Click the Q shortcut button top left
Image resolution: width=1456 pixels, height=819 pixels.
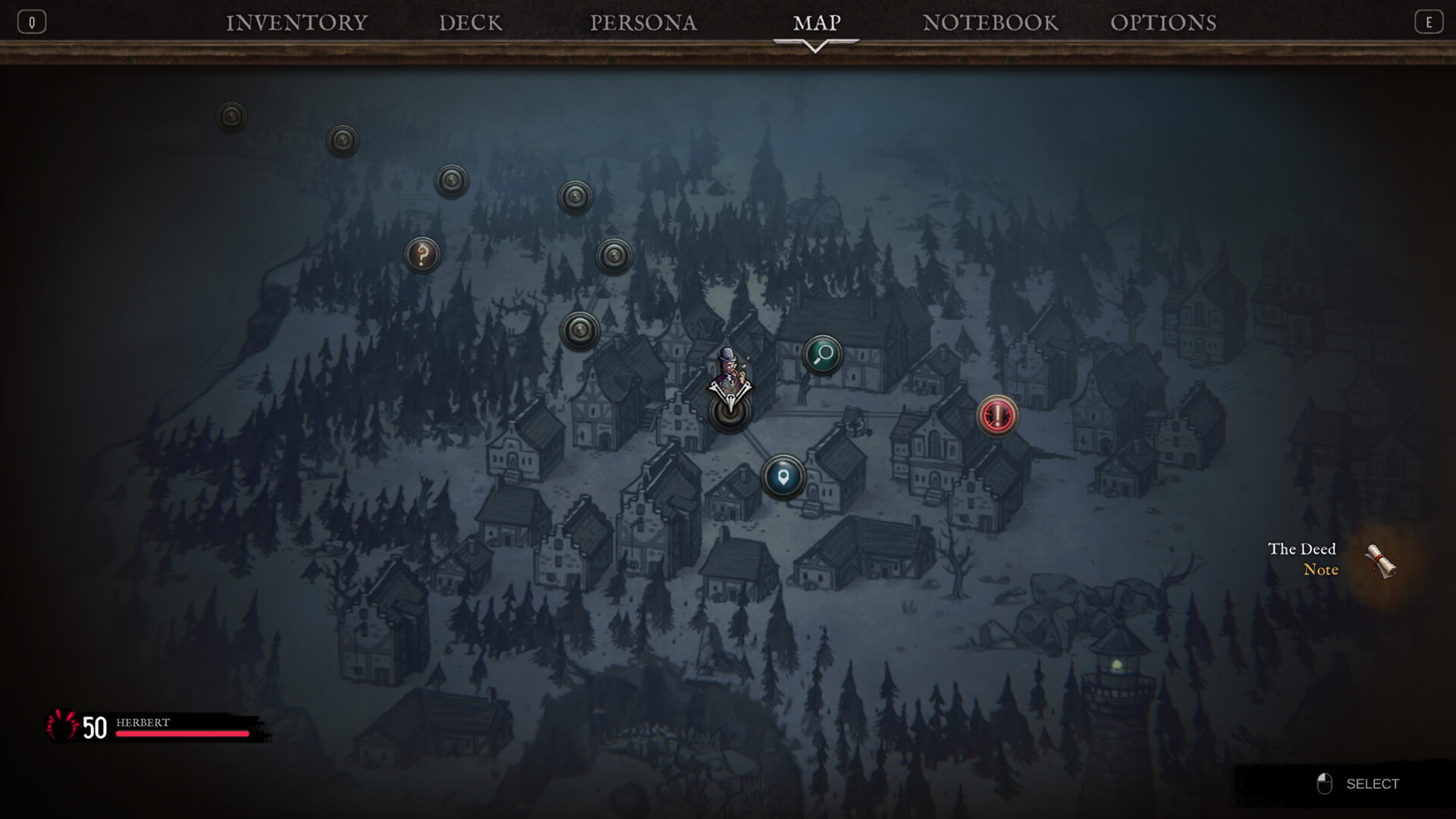[31, 21]
